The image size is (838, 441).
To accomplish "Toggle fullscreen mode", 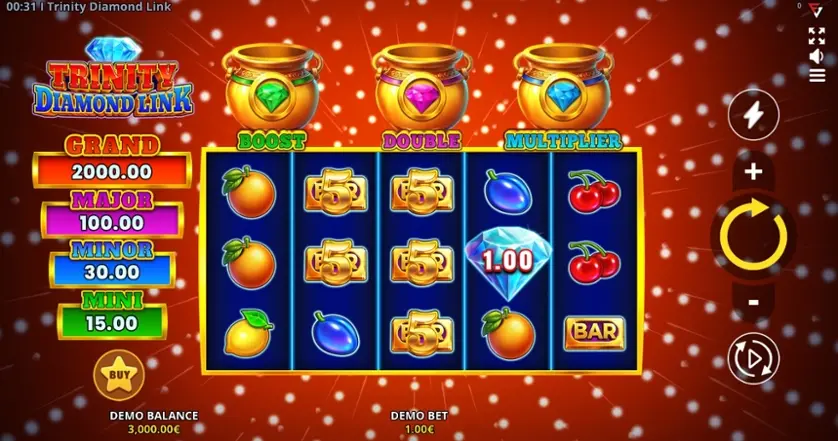I will 817,36.
